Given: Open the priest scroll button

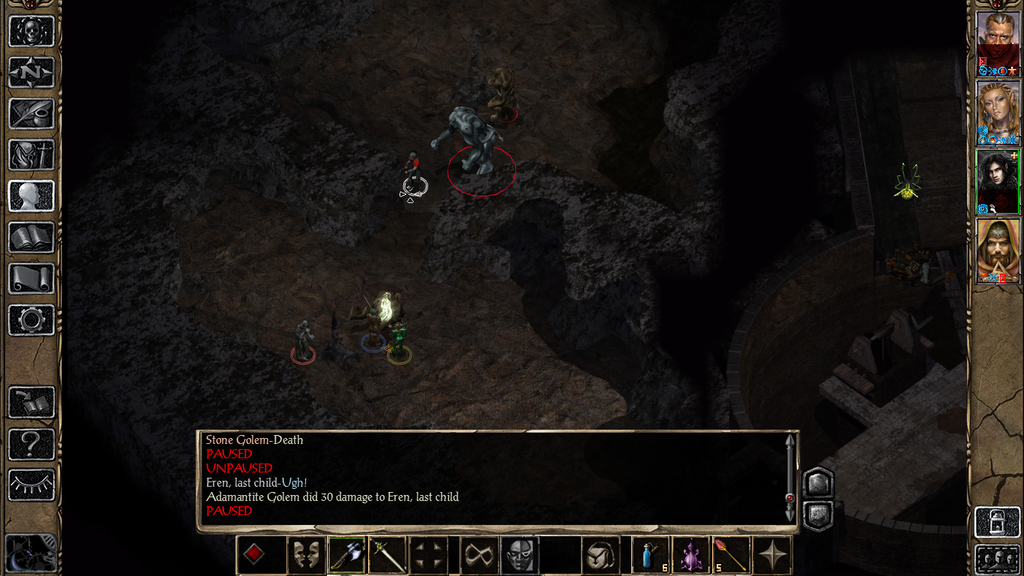Looking at the screenshot, I should point(31,278).
